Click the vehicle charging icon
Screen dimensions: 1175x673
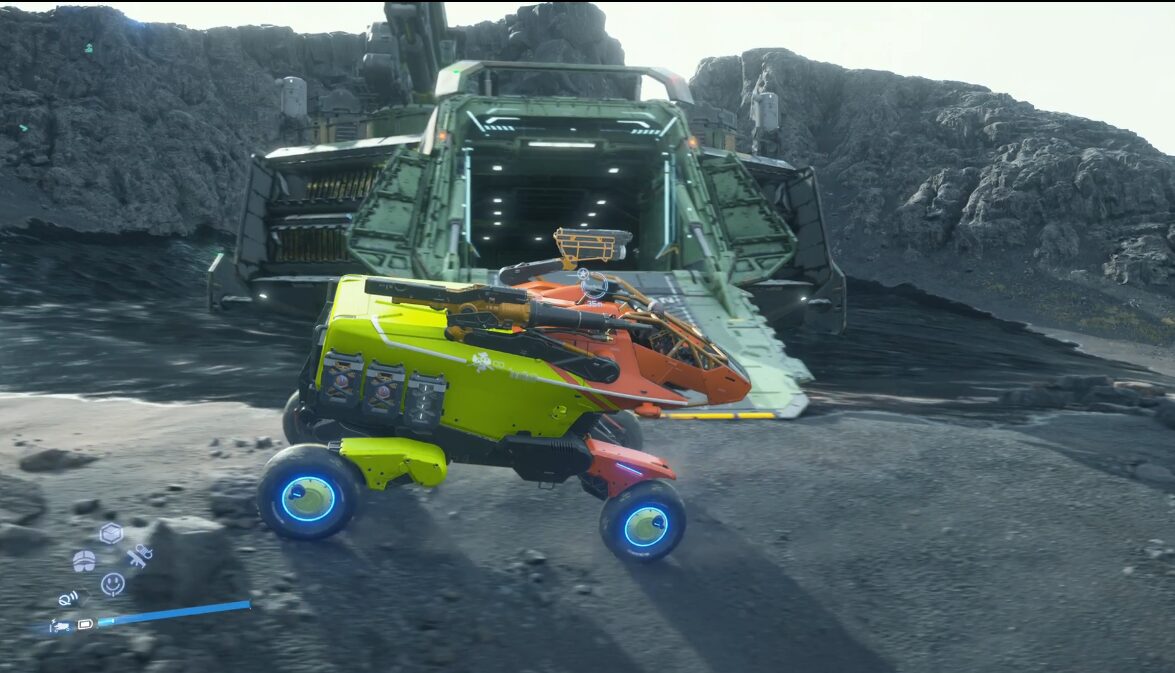(x=60, y=626)
